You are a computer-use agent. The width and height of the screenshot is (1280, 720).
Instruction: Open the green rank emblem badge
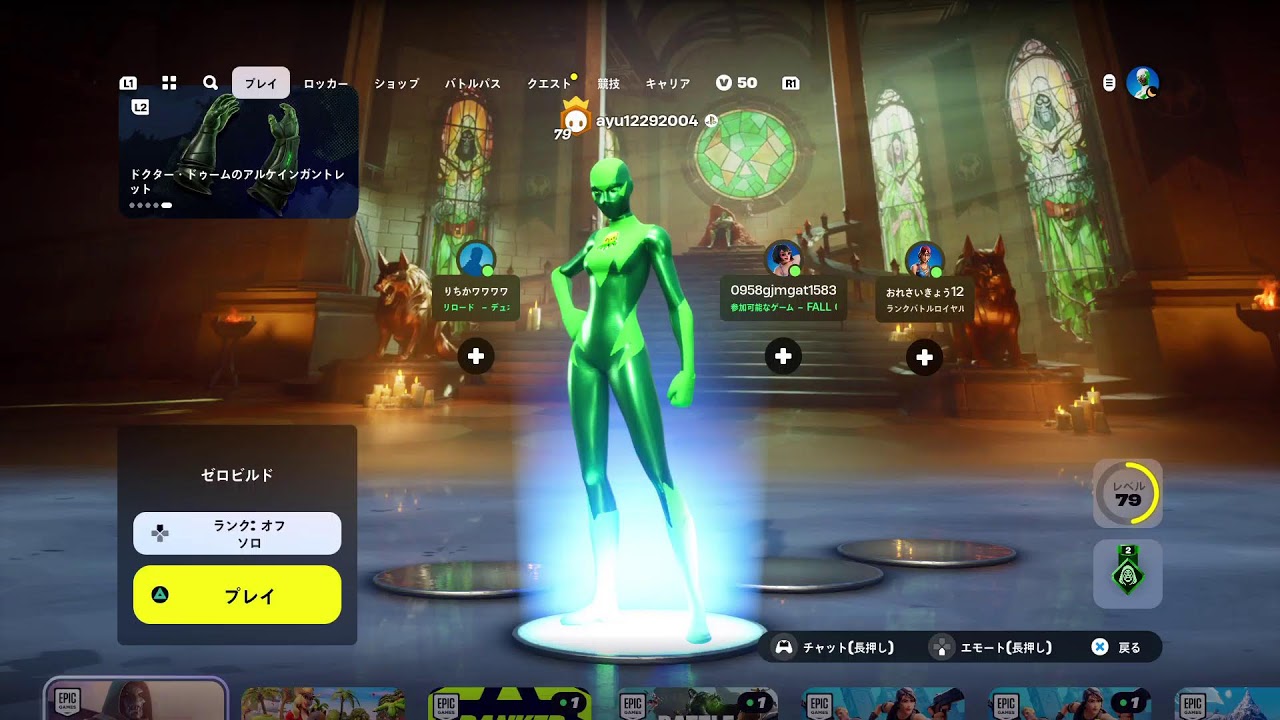(1128, 574)
